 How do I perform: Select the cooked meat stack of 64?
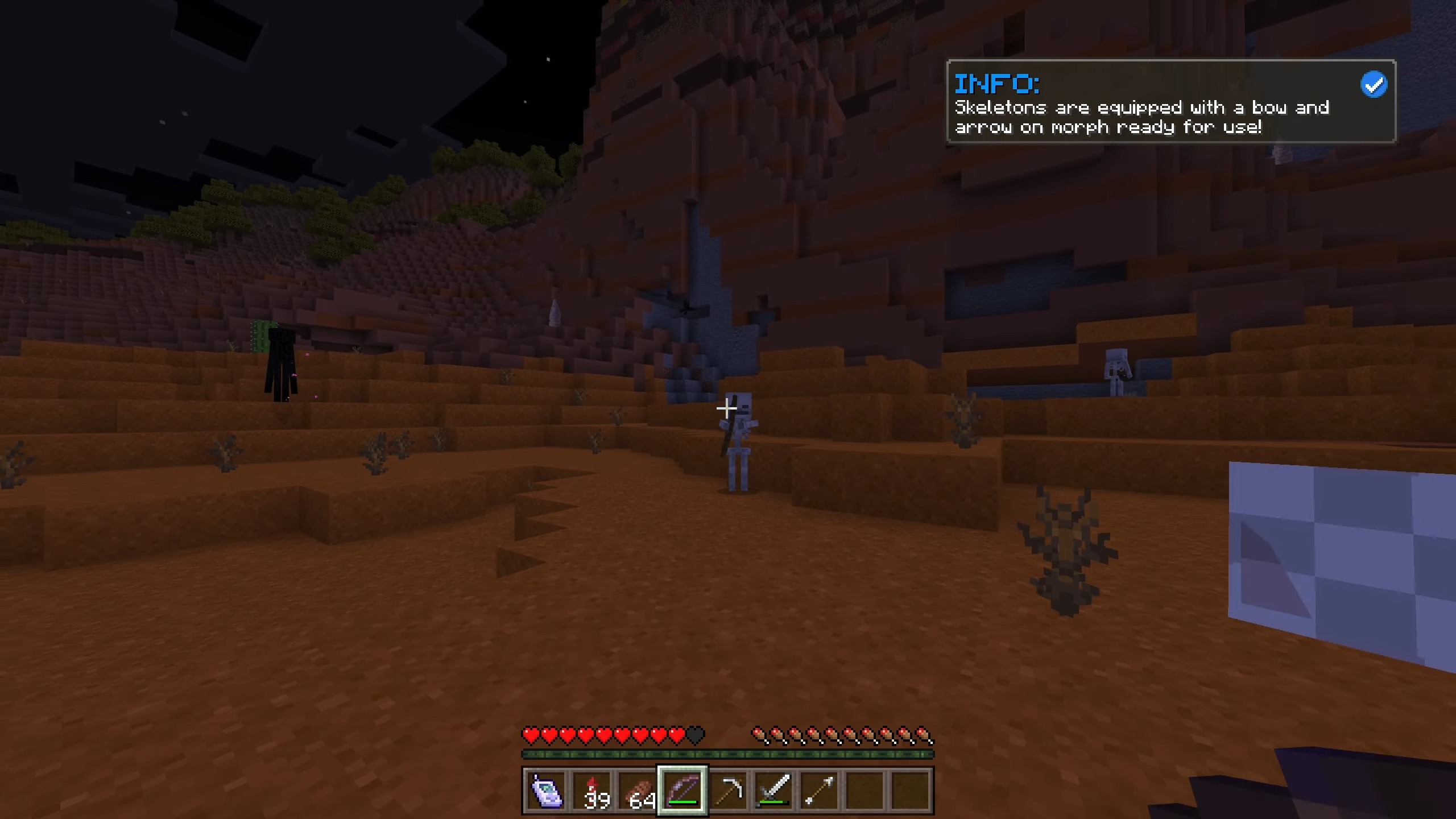tap(637, 791)
